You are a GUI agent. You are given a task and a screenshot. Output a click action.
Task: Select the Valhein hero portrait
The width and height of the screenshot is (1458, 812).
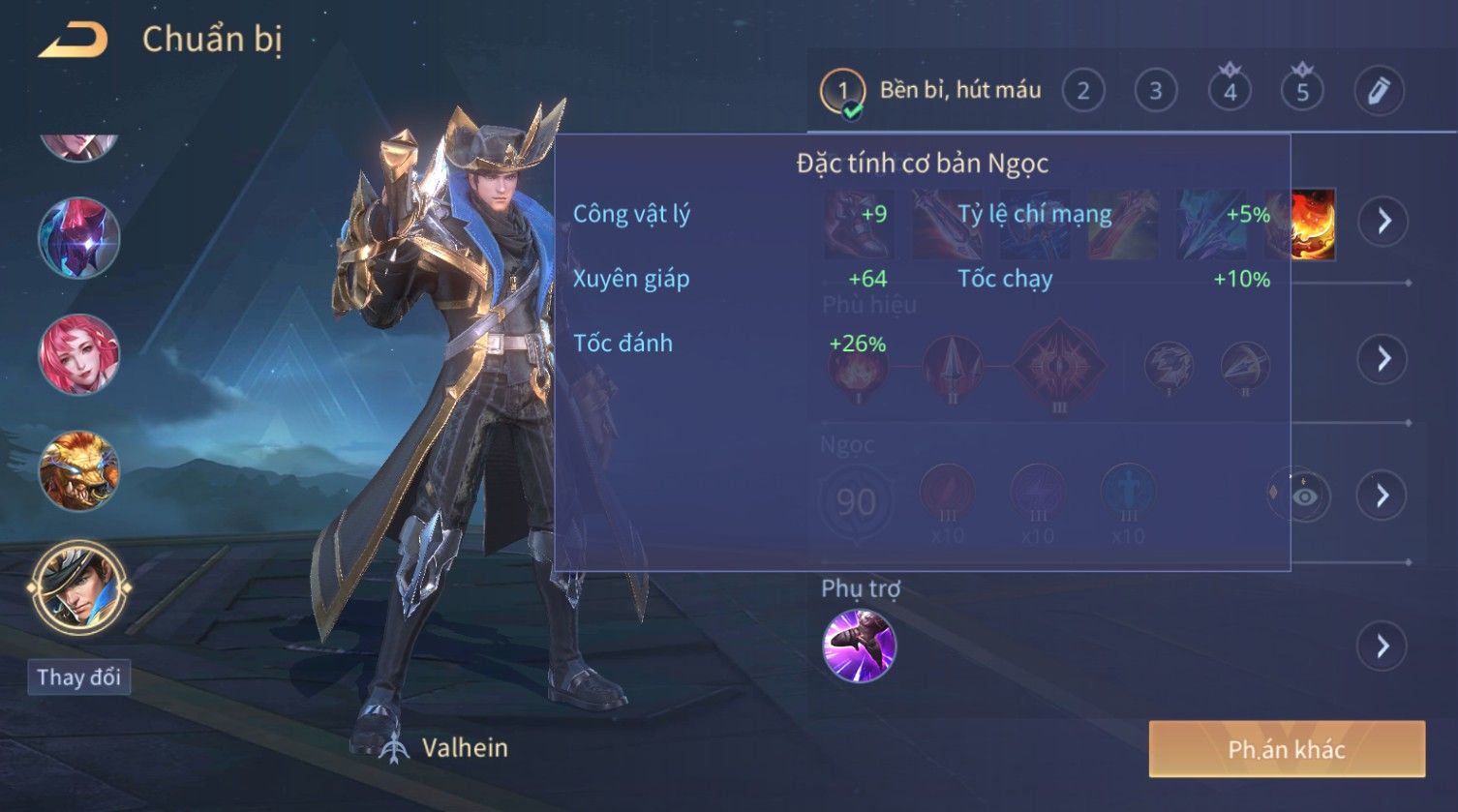click(78, 587)
